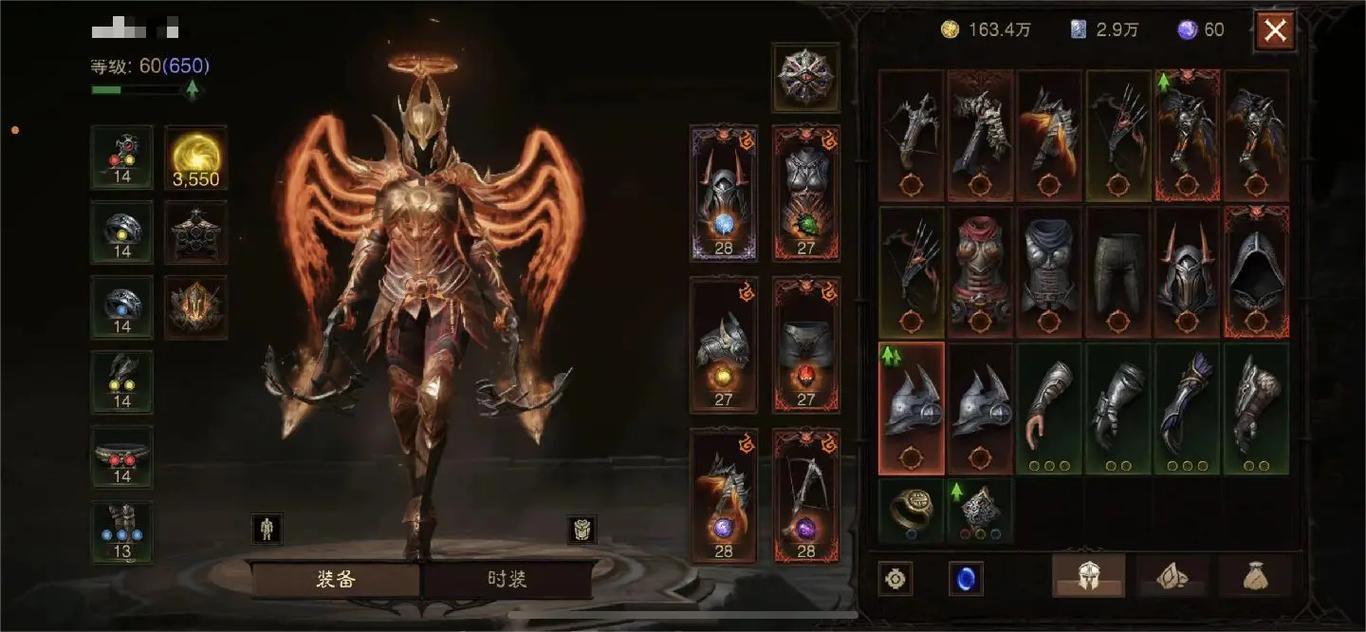Select the gold ring in the bag grid
This screenshot has width=1366, height=632.
click(x=910, y=510)
